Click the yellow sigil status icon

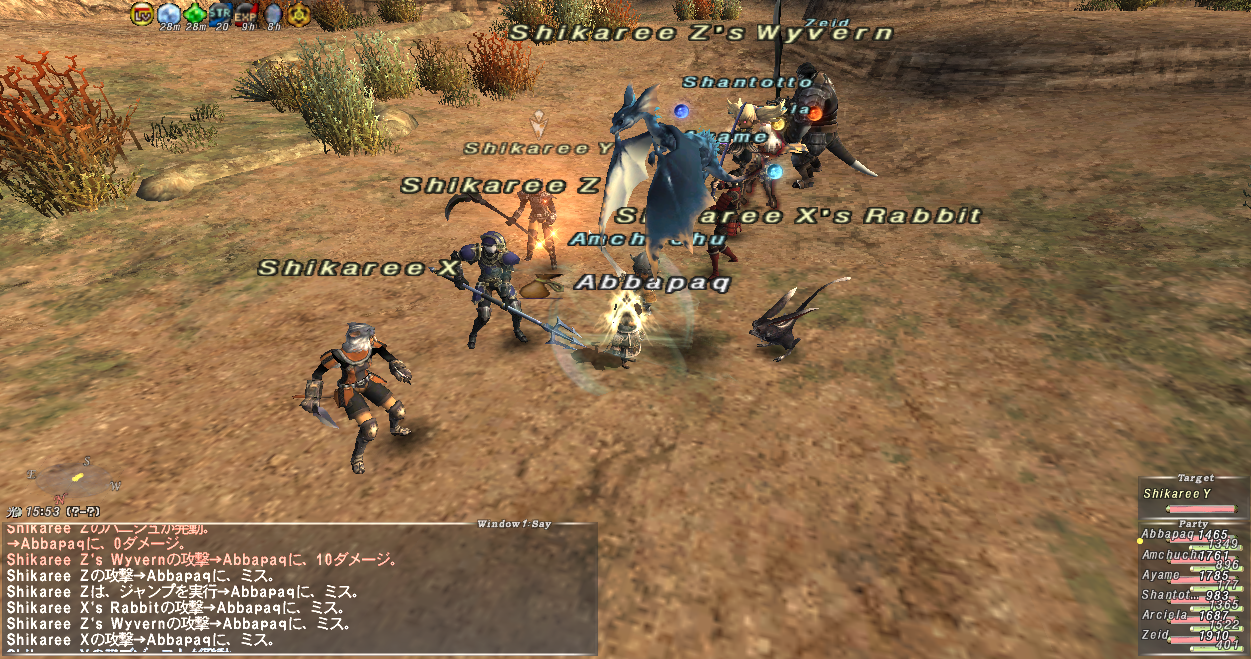[298, 14]
